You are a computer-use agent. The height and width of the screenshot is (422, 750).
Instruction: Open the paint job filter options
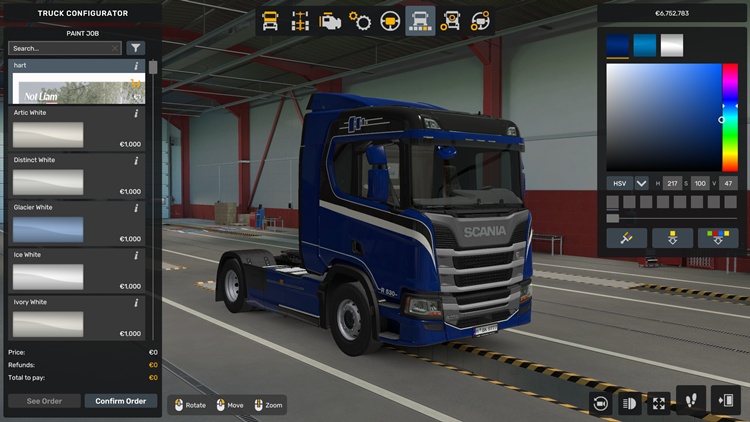[x=136, y=48]
